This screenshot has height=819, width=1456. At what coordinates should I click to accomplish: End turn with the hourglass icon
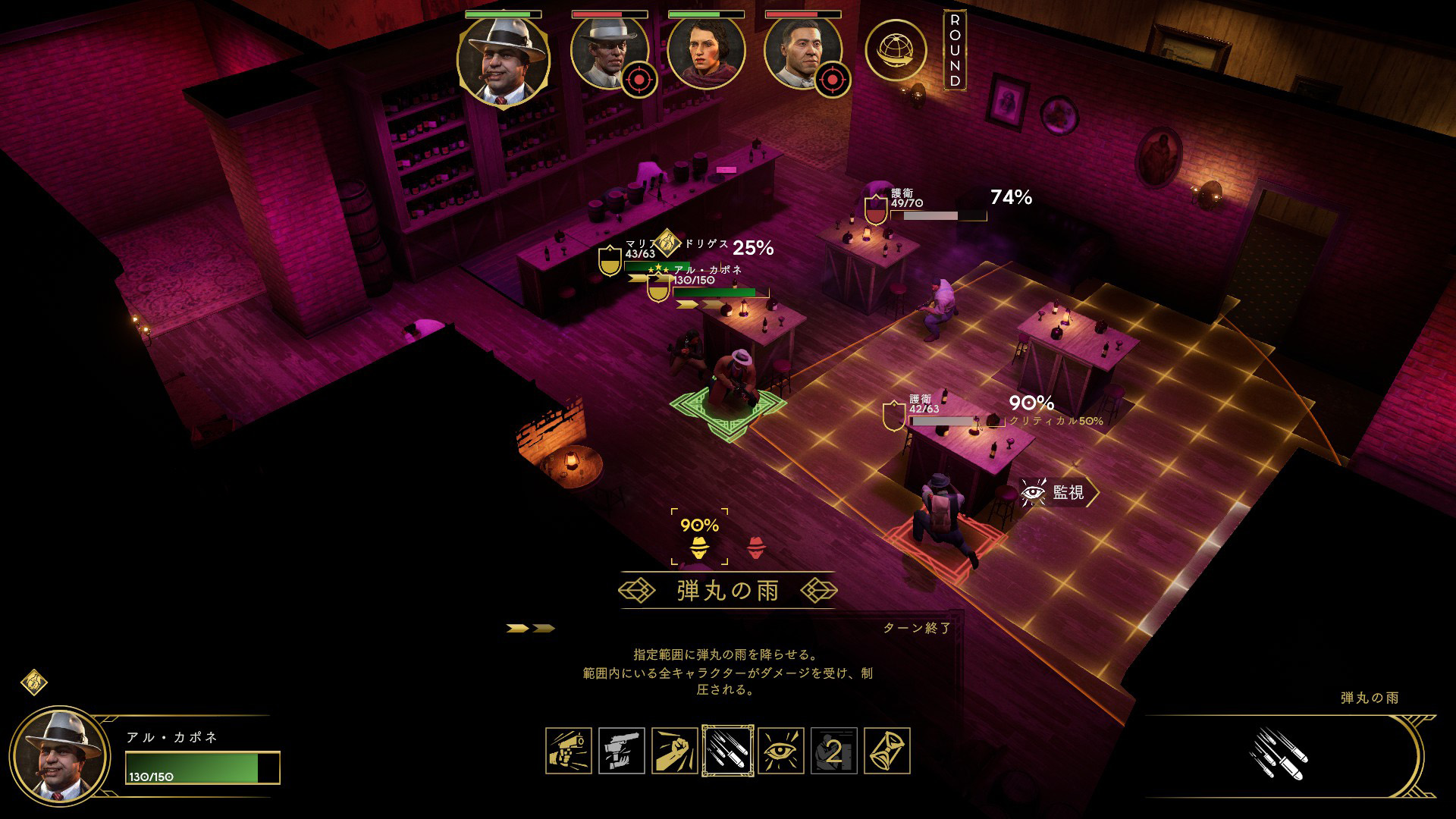pyautogui.click(x=886, y=751)
